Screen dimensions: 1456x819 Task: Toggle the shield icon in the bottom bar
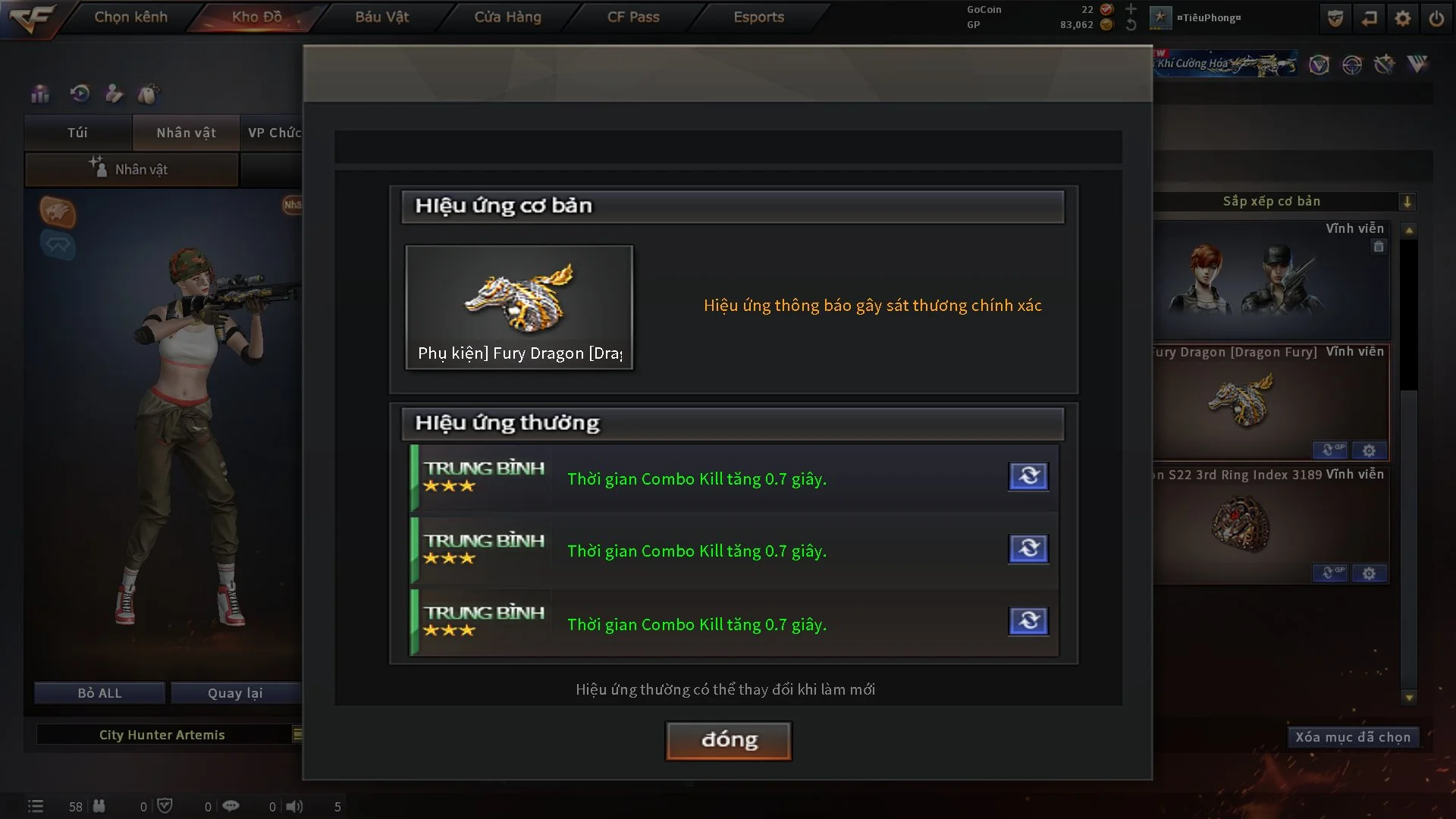point(165,805)
